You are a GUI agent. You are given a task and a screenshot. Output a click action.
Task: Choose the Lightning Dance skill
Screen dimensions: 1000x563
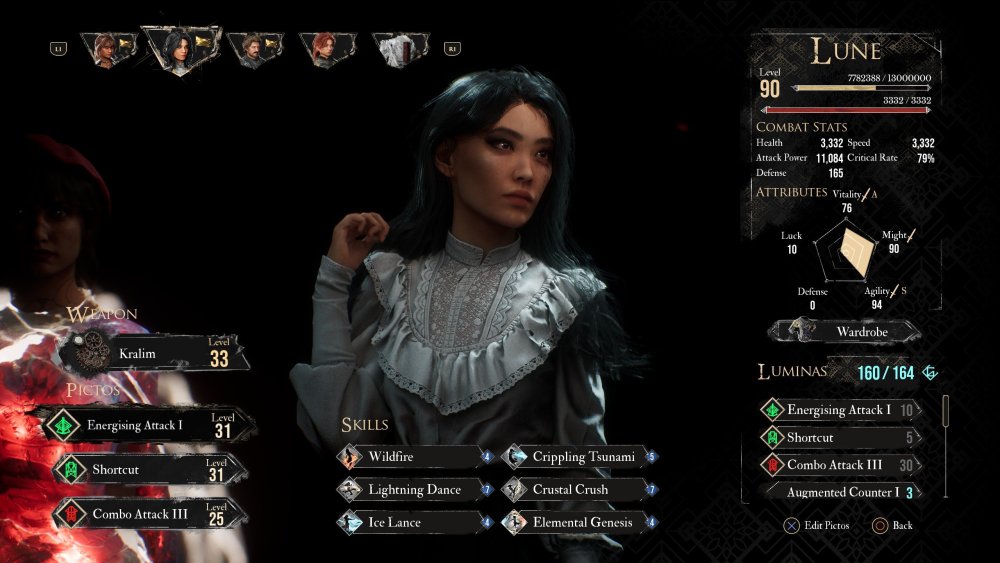pyautogui.click(x=410, y=490)
